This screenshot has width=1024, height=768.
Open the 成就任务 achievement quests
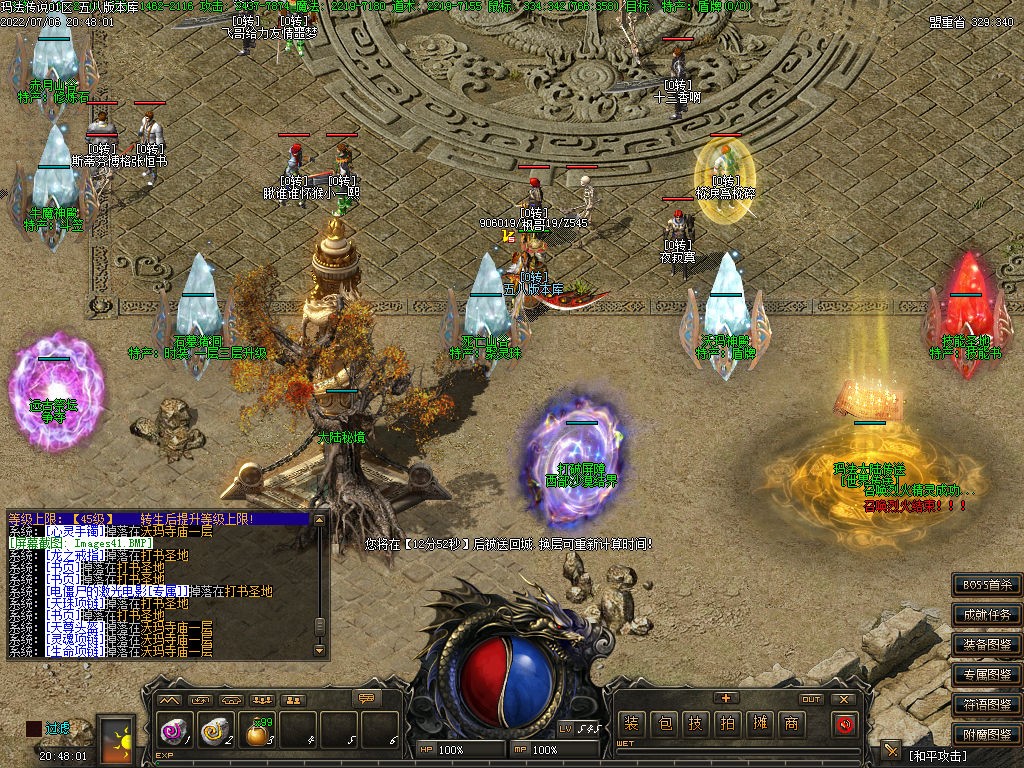click(986, 614)
